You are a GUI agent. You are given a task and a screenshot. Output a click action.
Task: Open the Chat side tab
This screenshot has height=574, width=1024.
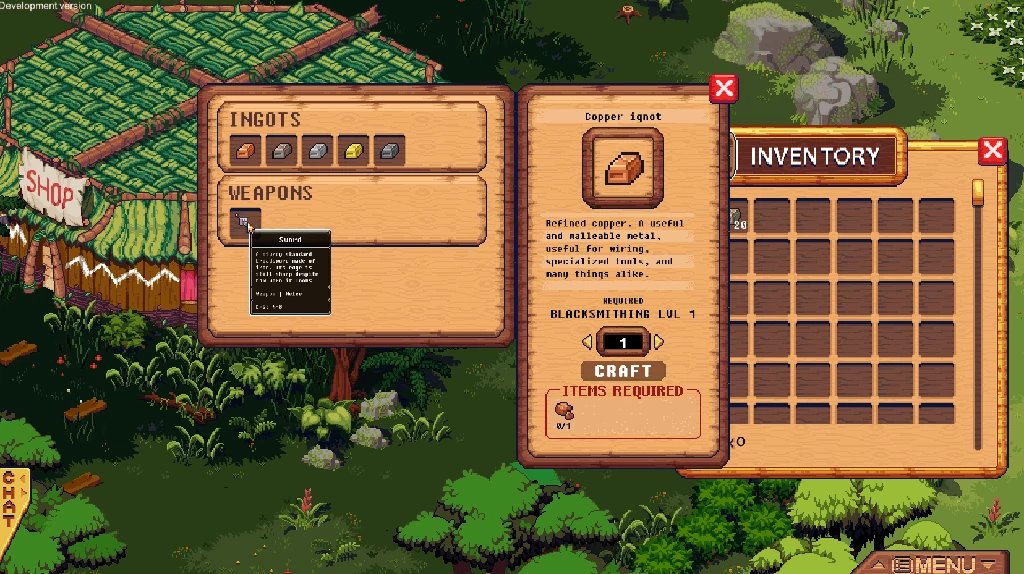coord(11,496)
